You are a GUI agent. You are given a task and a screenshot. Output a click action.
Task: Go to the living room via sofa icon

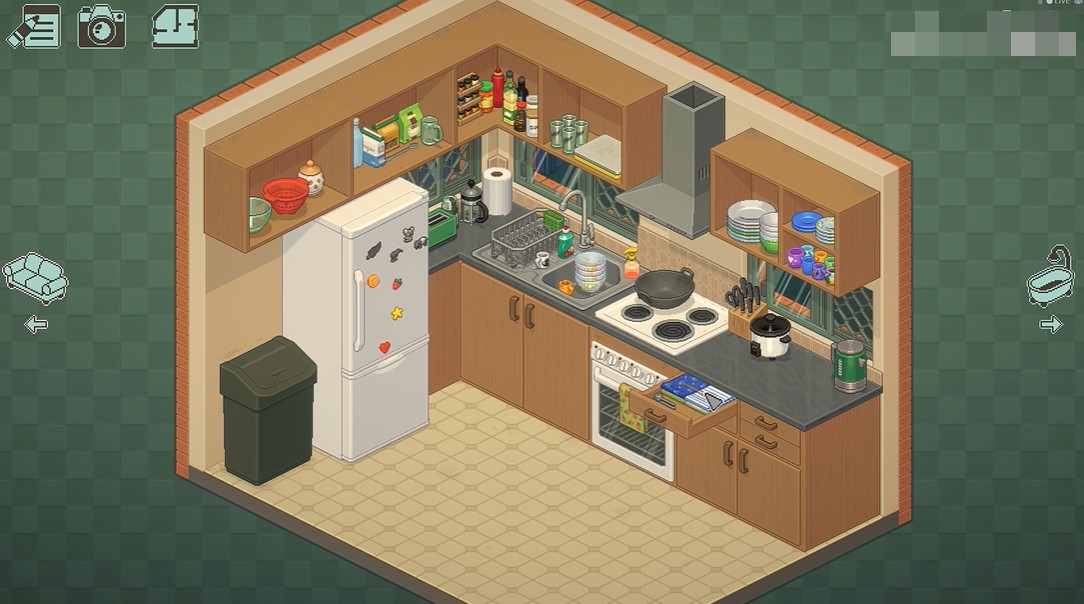tap(35, 277)
